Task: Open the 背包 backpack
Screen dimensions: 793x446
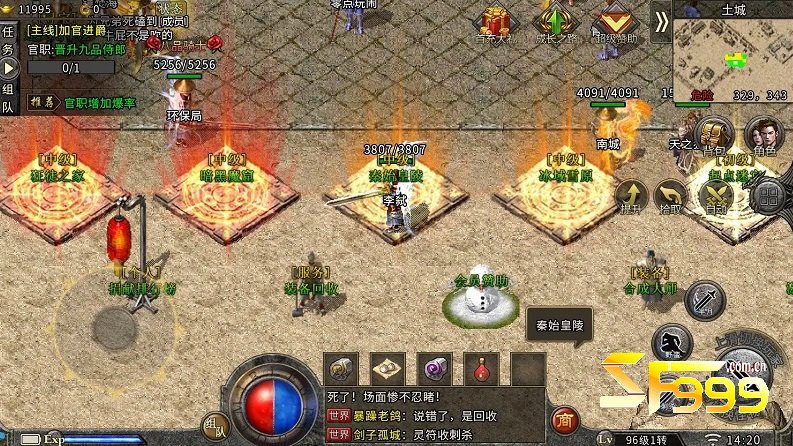Action: point(713,136)
